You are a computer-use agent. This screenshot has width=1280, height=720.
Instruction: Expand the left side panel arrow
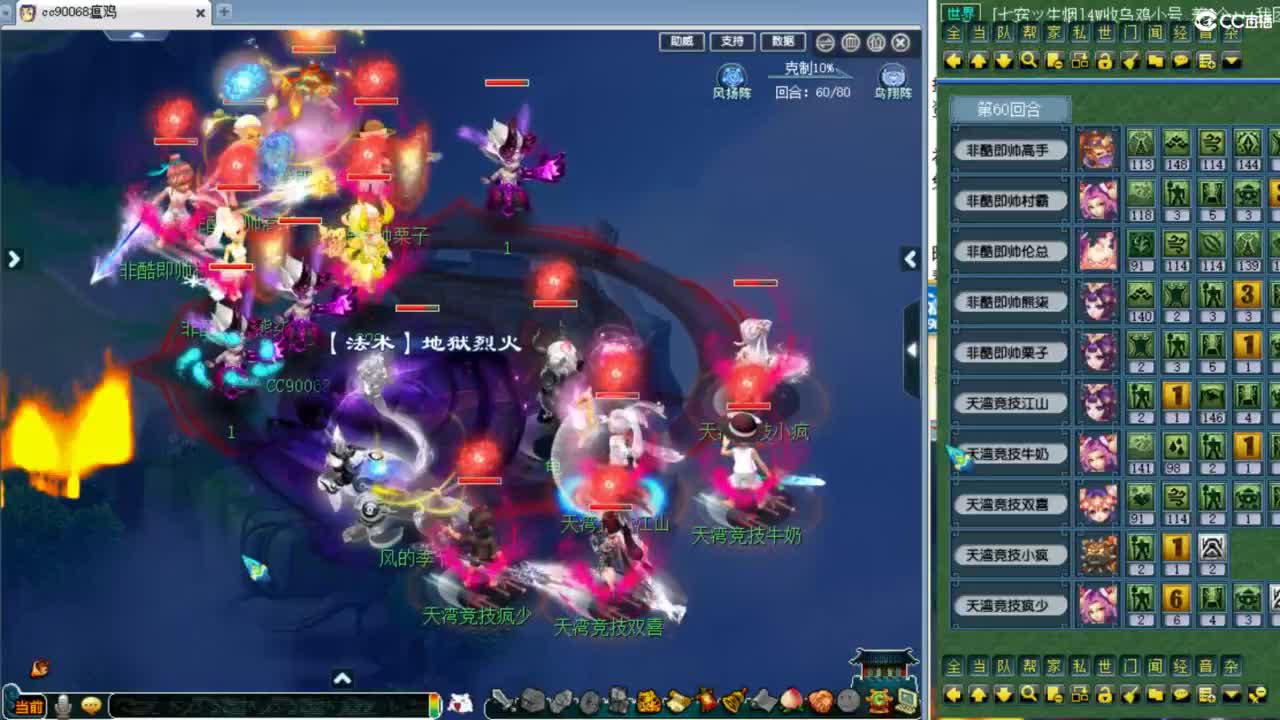(13, 259)
